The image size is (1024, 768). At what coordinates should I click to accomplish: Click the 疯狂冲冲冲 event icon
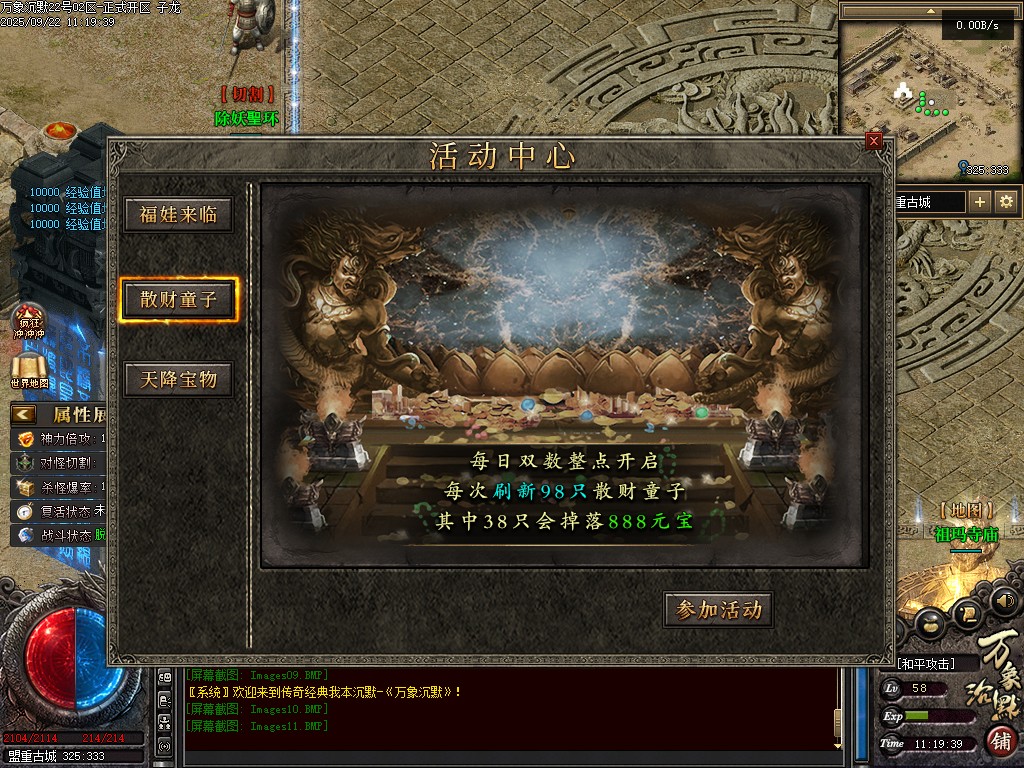(x=29, y=320)
